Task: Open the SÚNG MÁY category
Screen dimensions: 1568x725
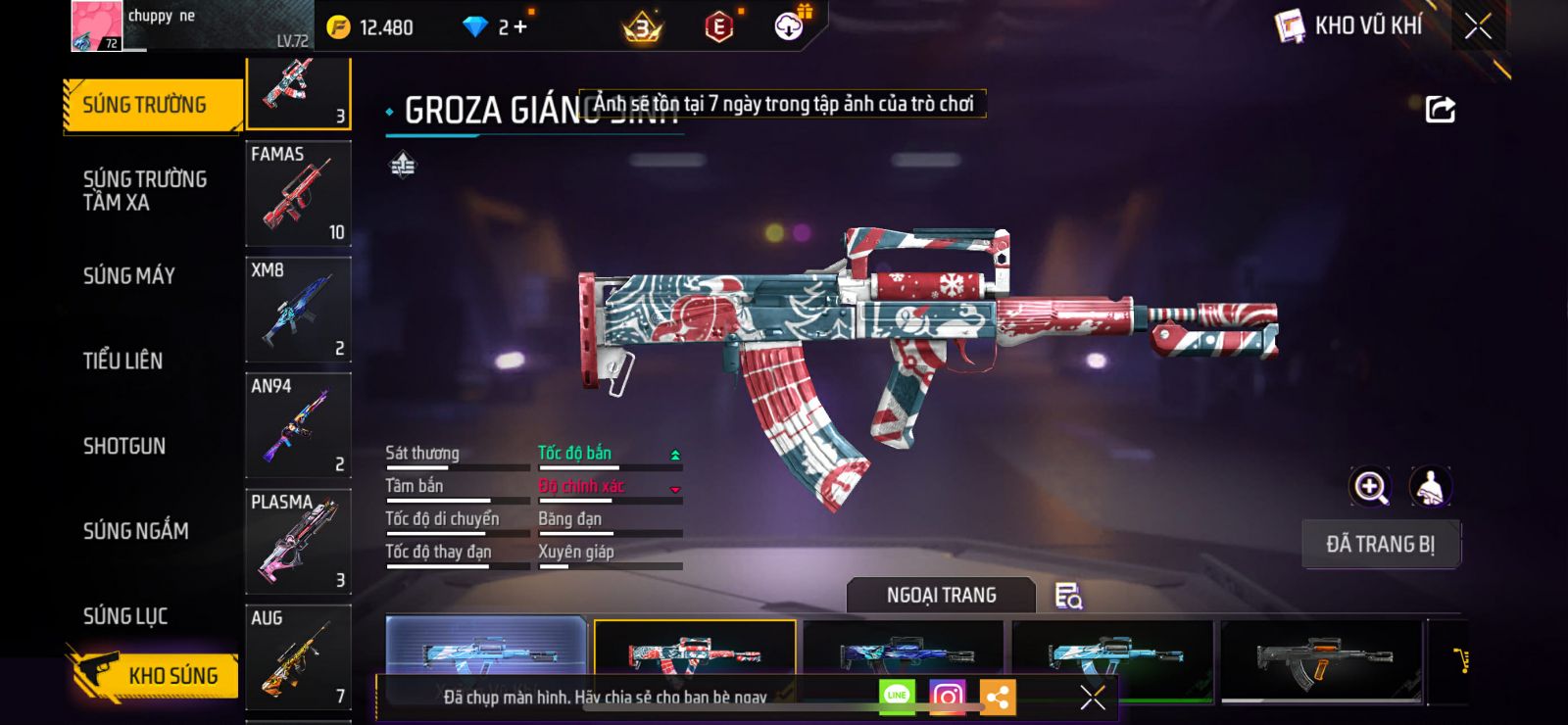Action: [129, 276]
